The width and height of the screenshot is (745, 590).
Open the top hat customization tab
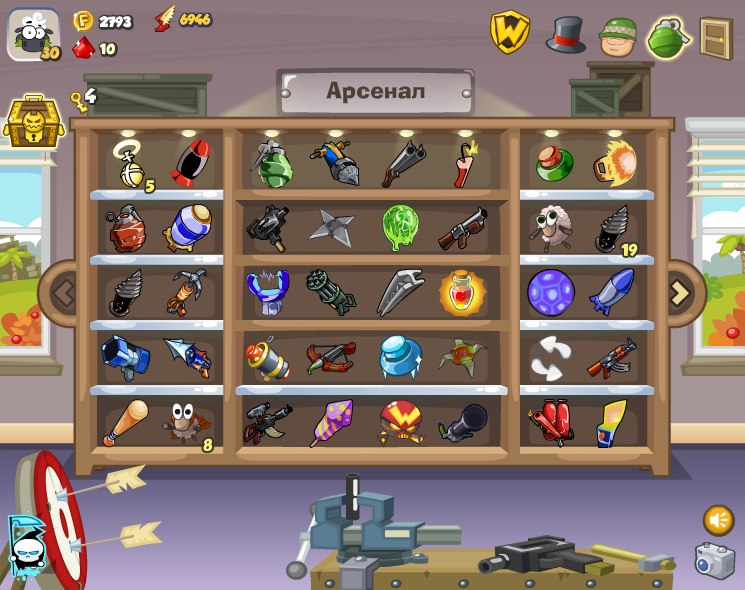[565, 35]
